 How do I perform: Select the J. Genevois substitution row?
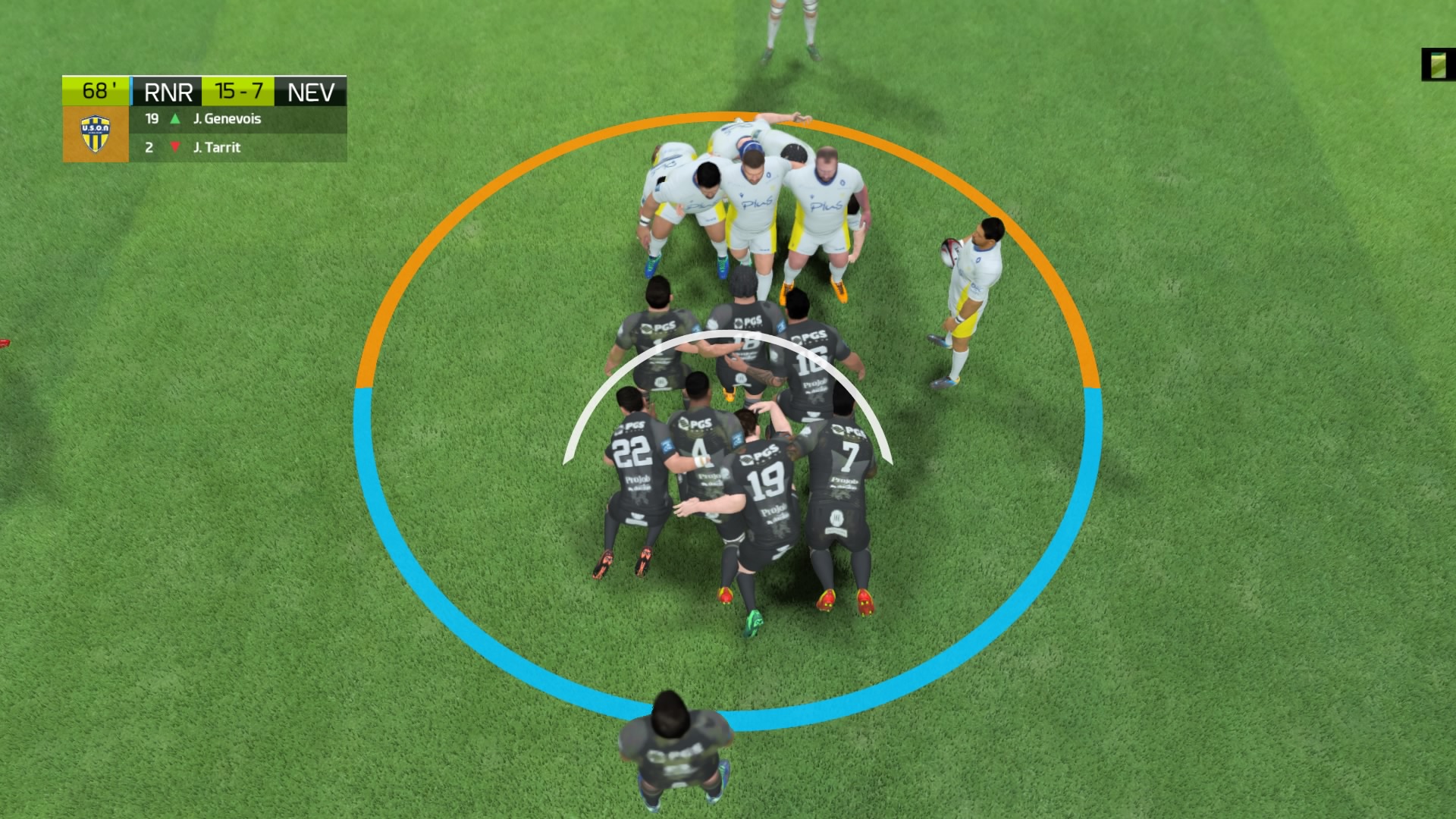click(x=238, y=119)
